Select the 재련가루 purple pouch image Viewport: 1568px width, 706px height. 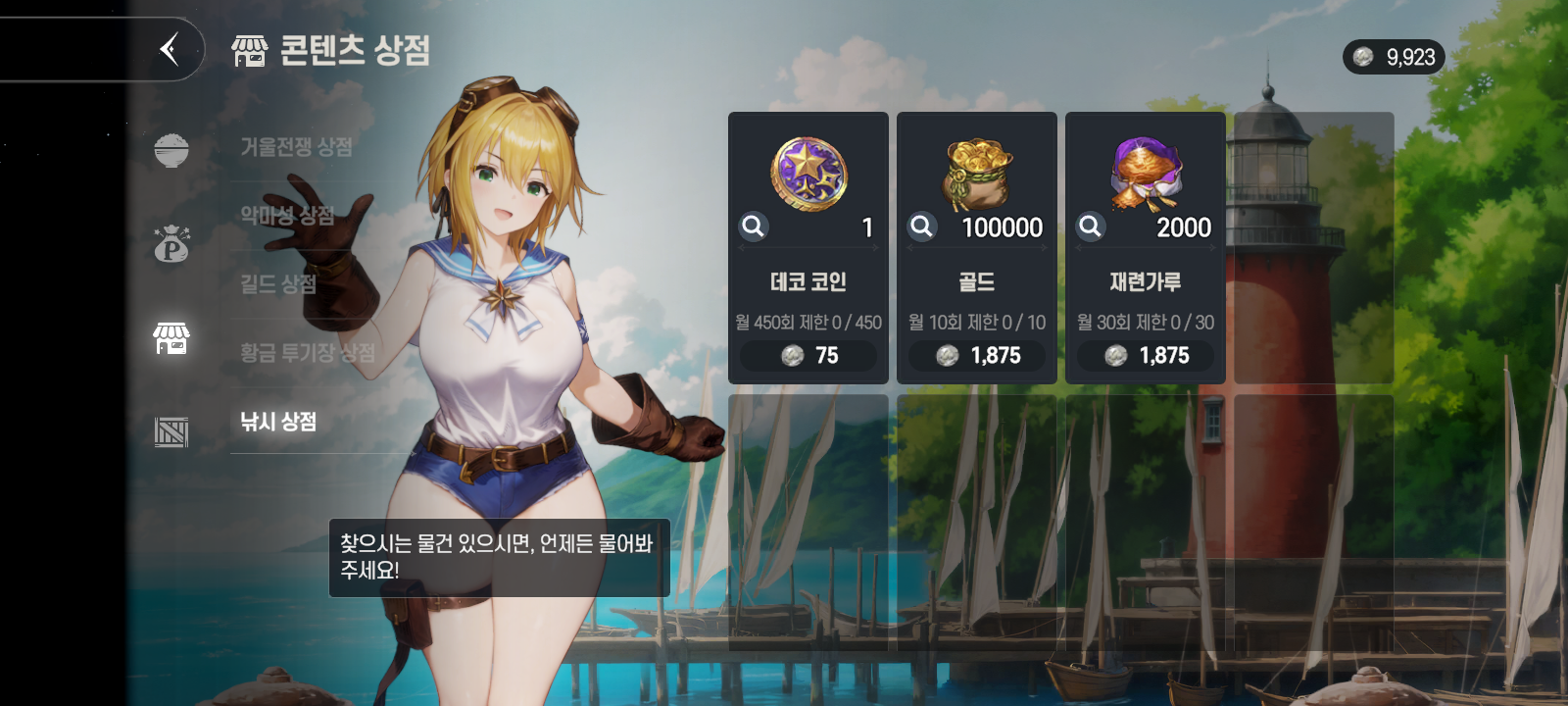coord(1146,174)
